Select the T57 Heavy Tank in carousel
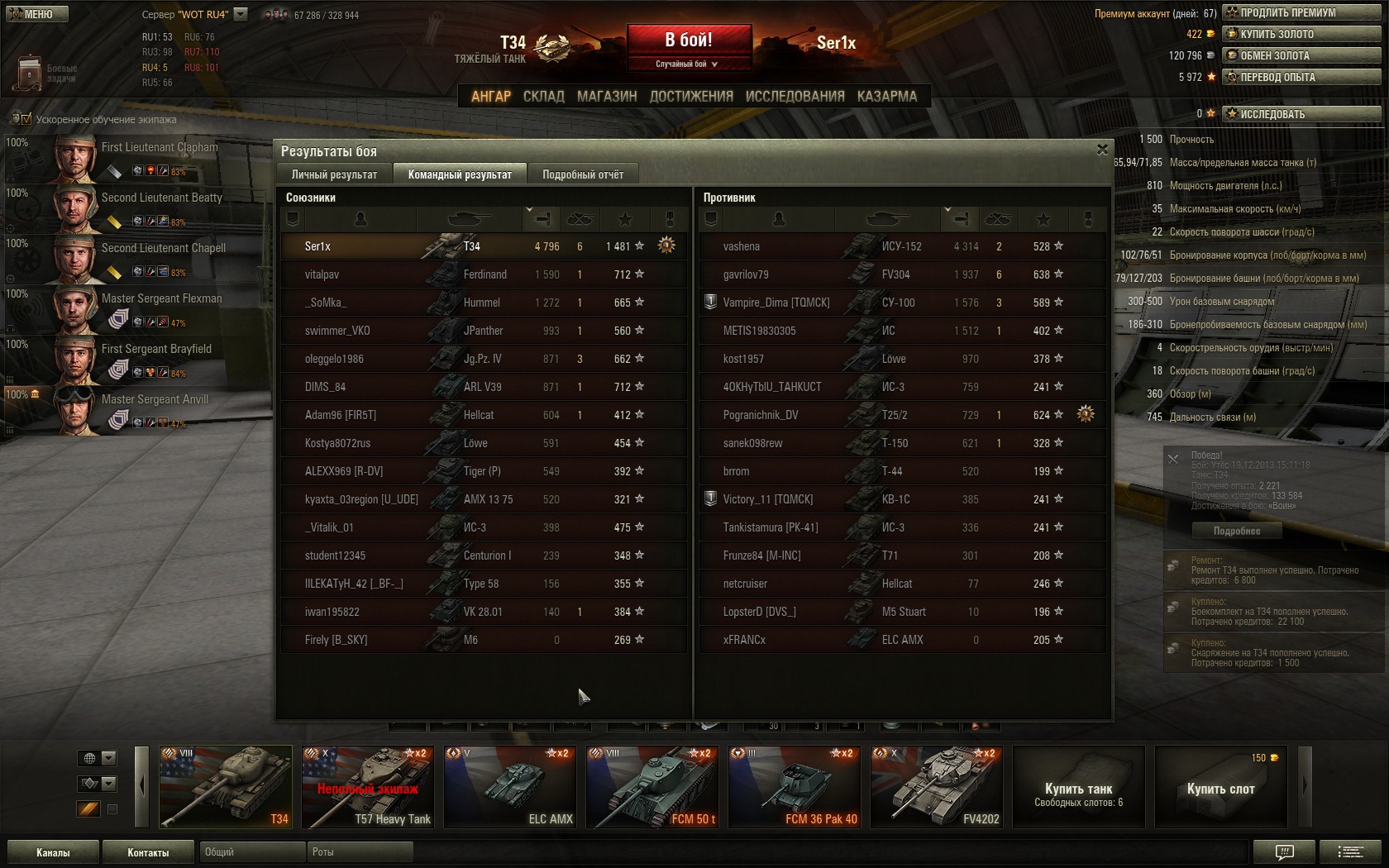Image resolution: width=1389 pixels, height=868 pixels. (x=368, y=787)
